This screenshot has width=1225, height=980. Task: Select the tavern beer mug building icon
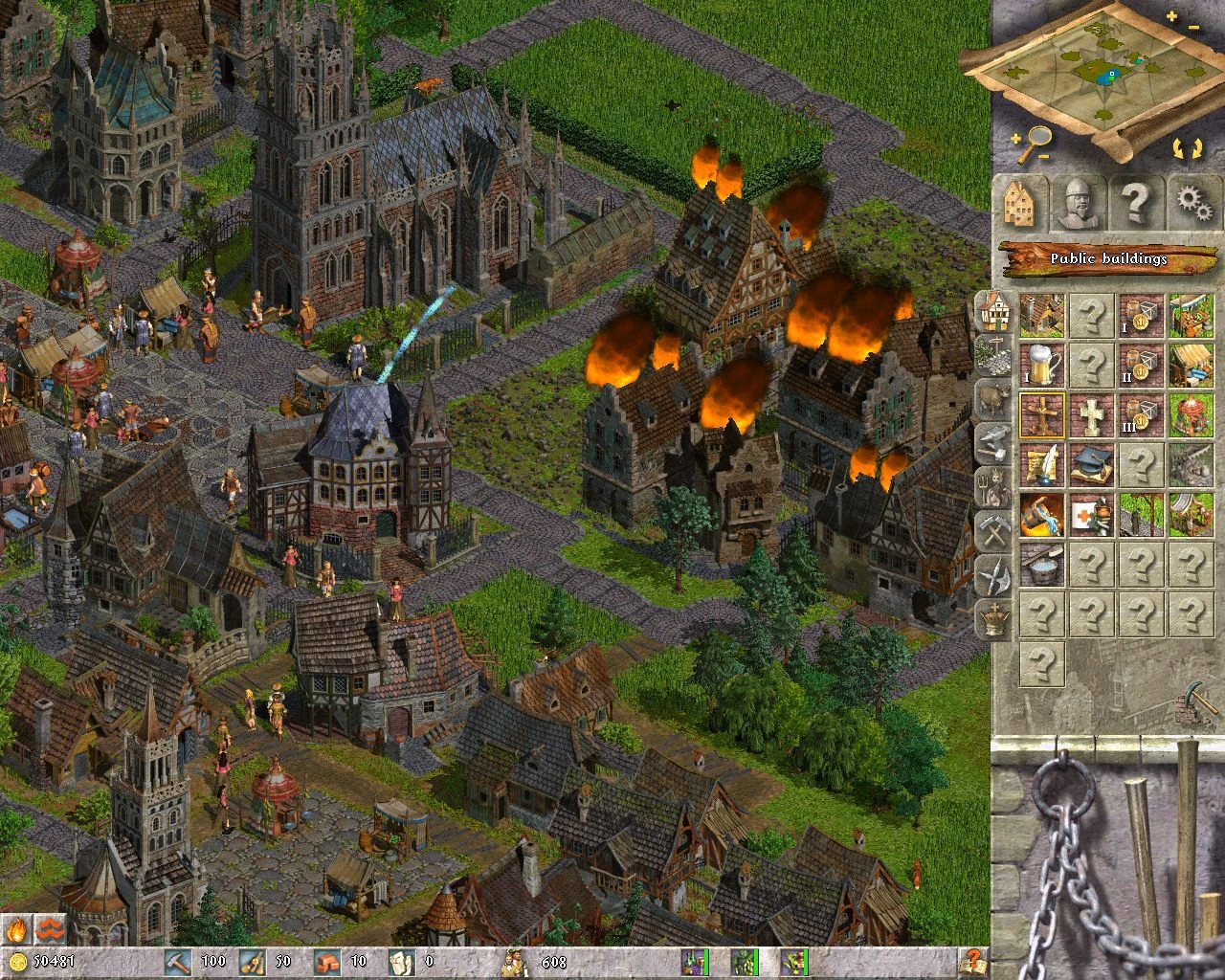(x=1042, y=364)
